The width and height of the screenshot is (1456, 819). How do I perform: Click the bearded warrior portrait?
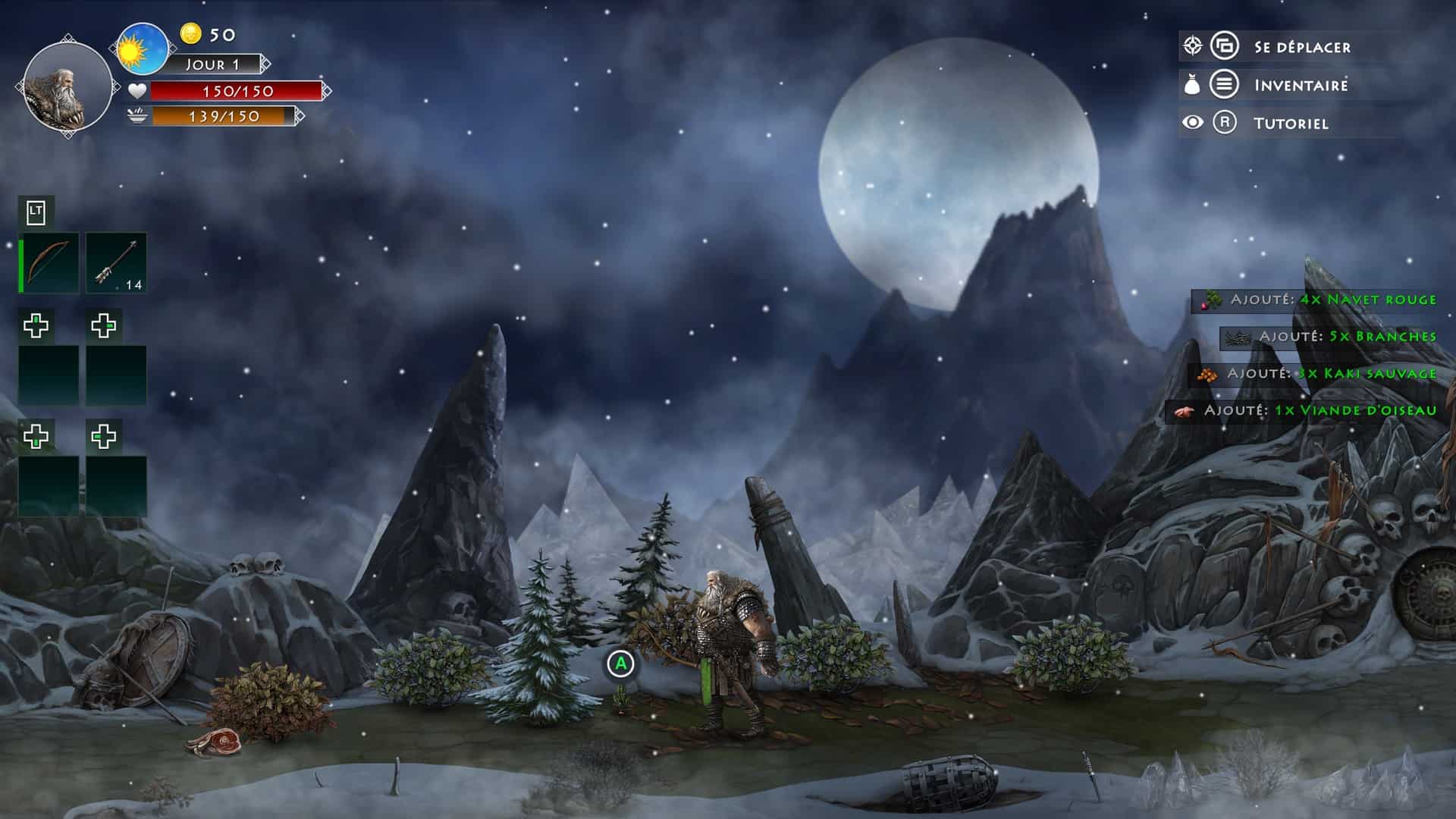click(x=67, y=89)
